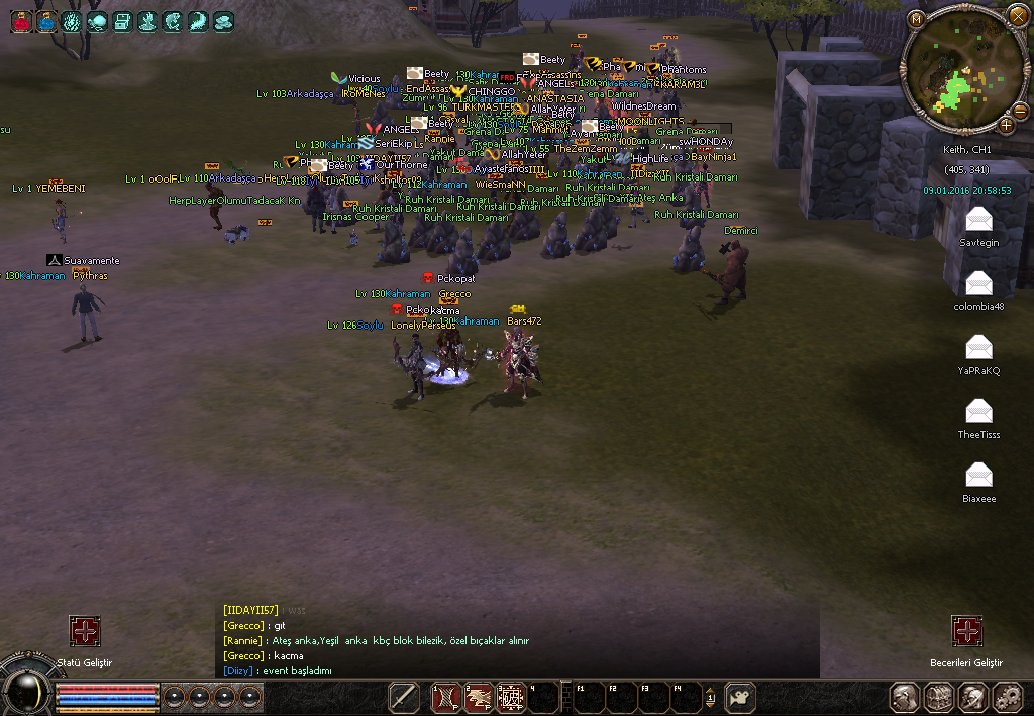Open the whisper letter from colombia48
This screenshot has width=1034, height=716.
click(979, 283)
